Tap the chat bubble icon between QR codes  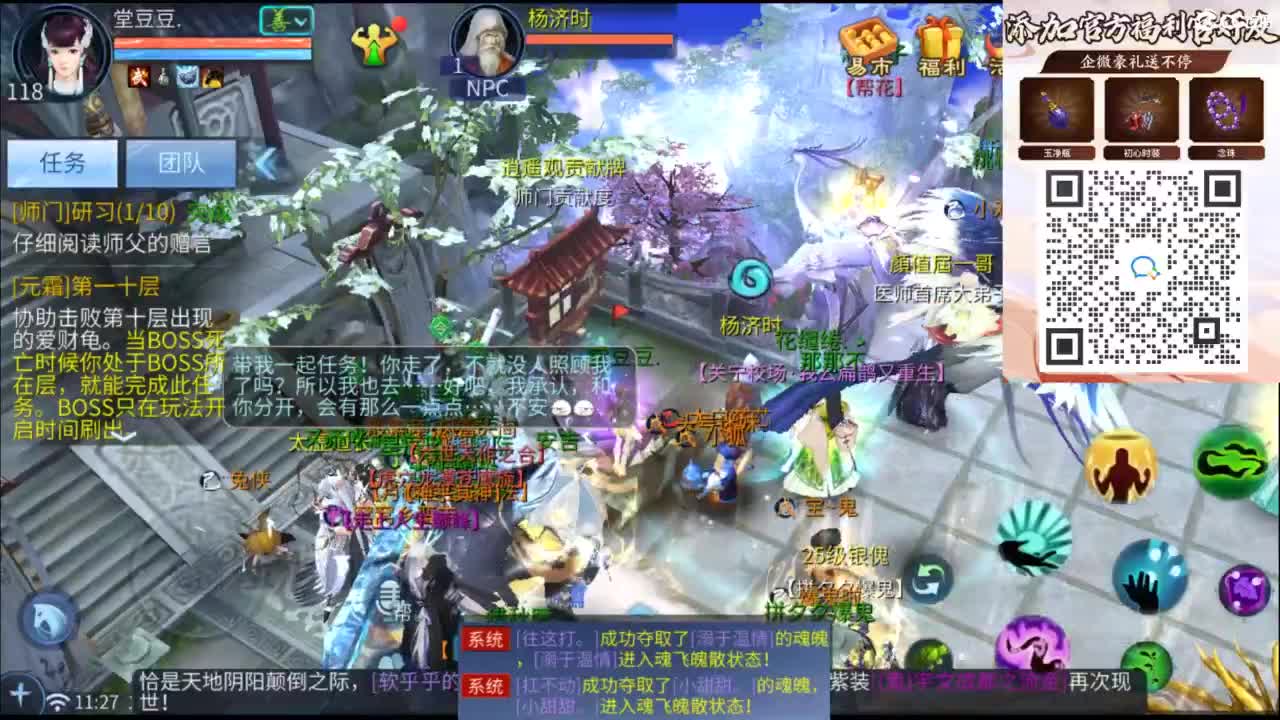(x=1144, y=267)
